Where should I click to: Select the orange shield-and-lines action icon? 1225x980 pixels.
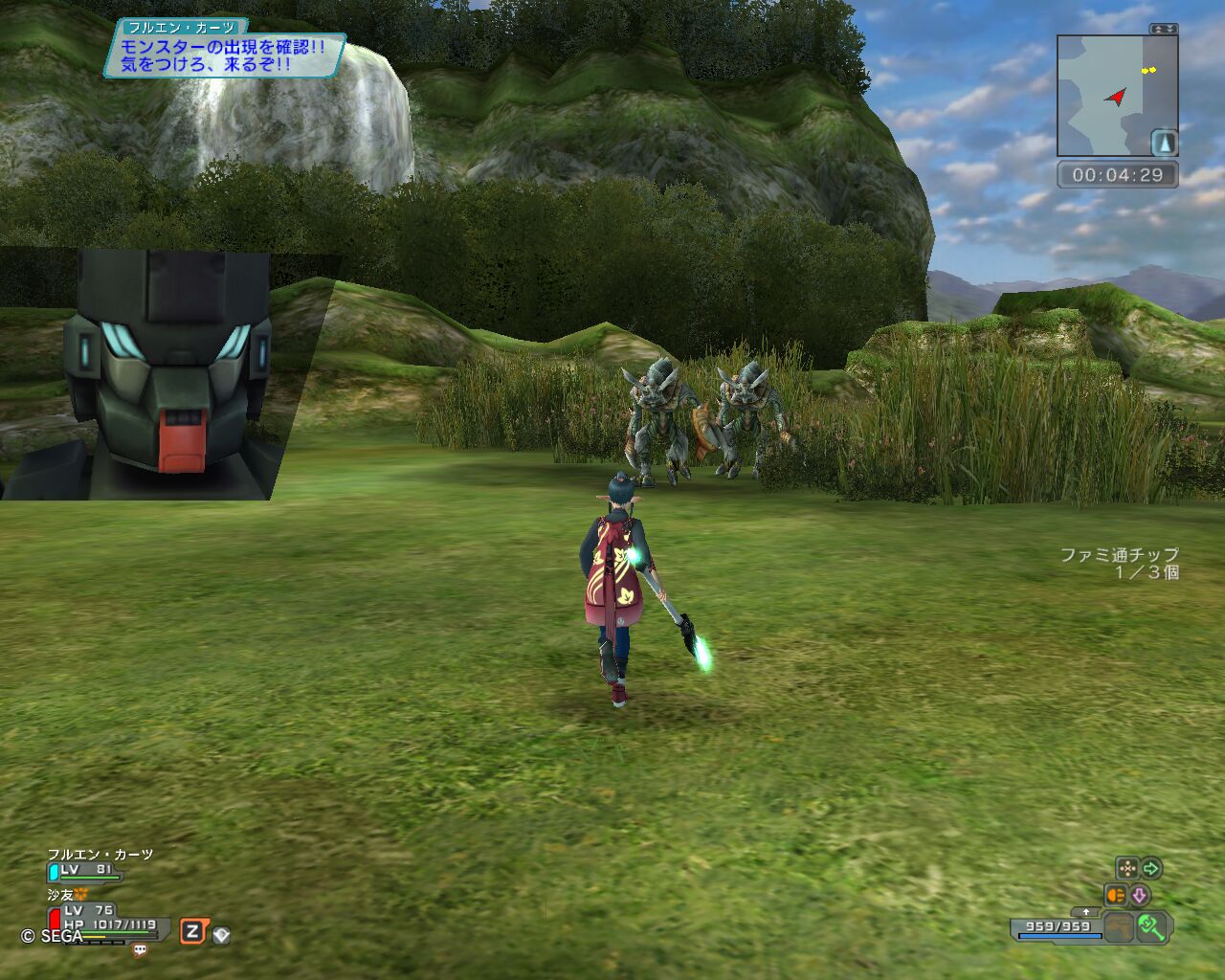point(1116,896)
